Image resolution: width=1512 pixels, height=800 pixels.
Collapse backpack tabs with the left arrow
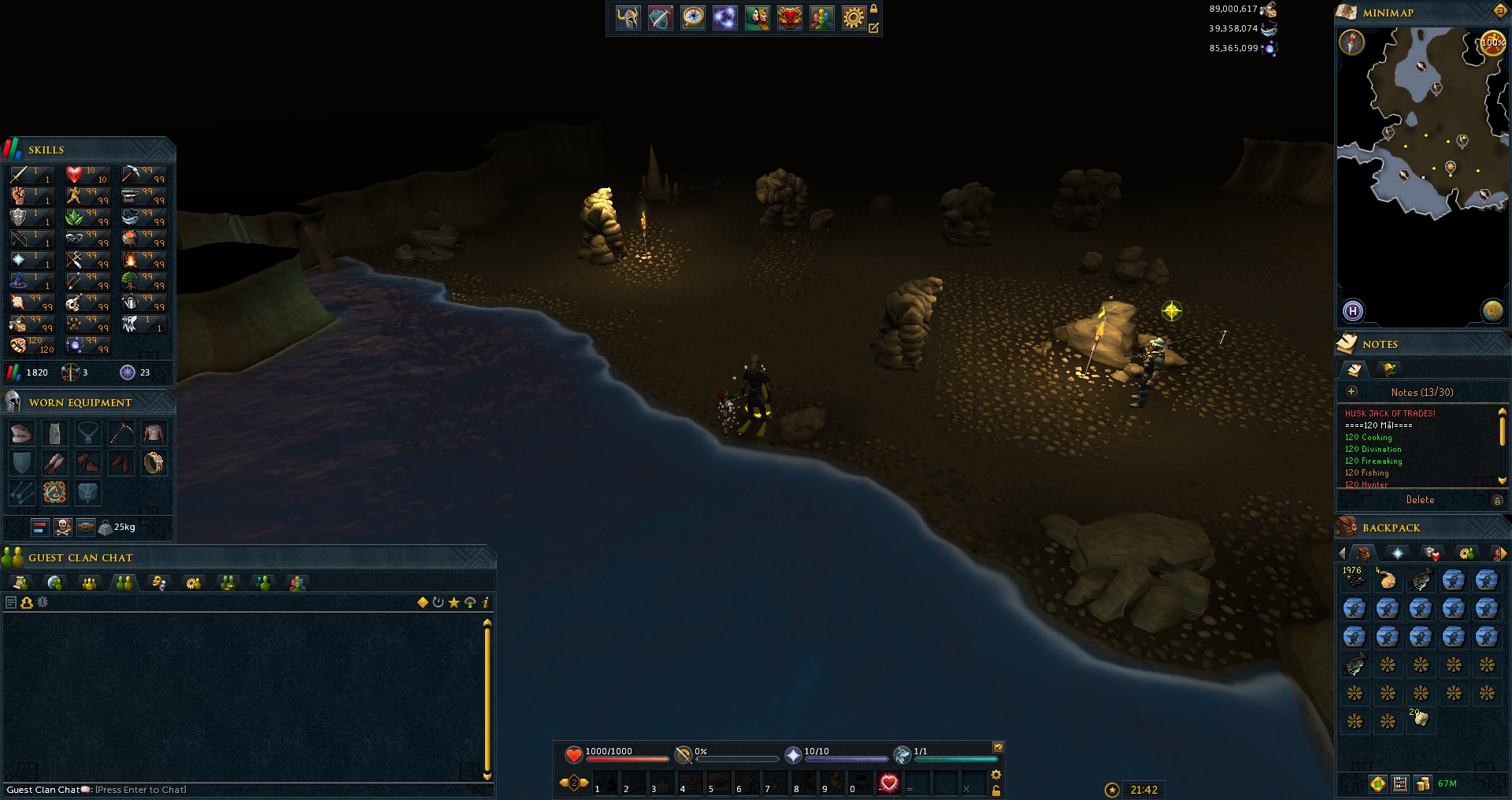tap(1343, 554)
